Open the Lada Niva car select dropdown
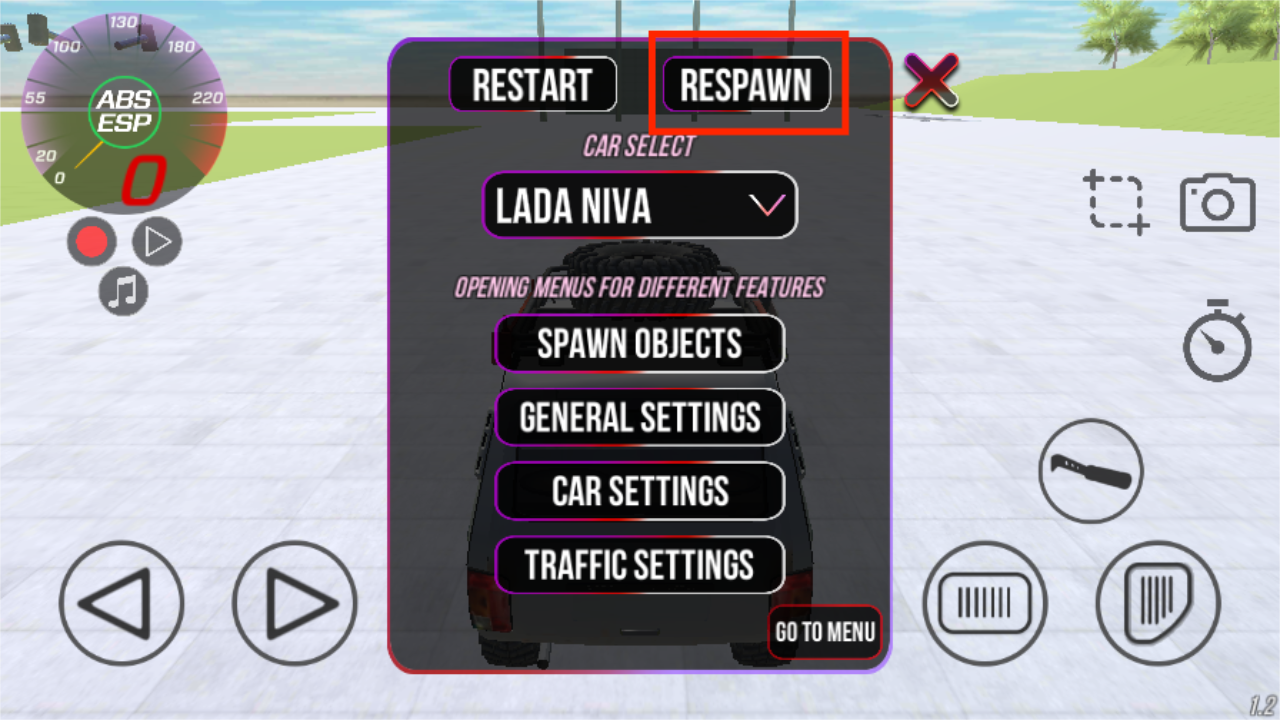 (x=640, y=206)
